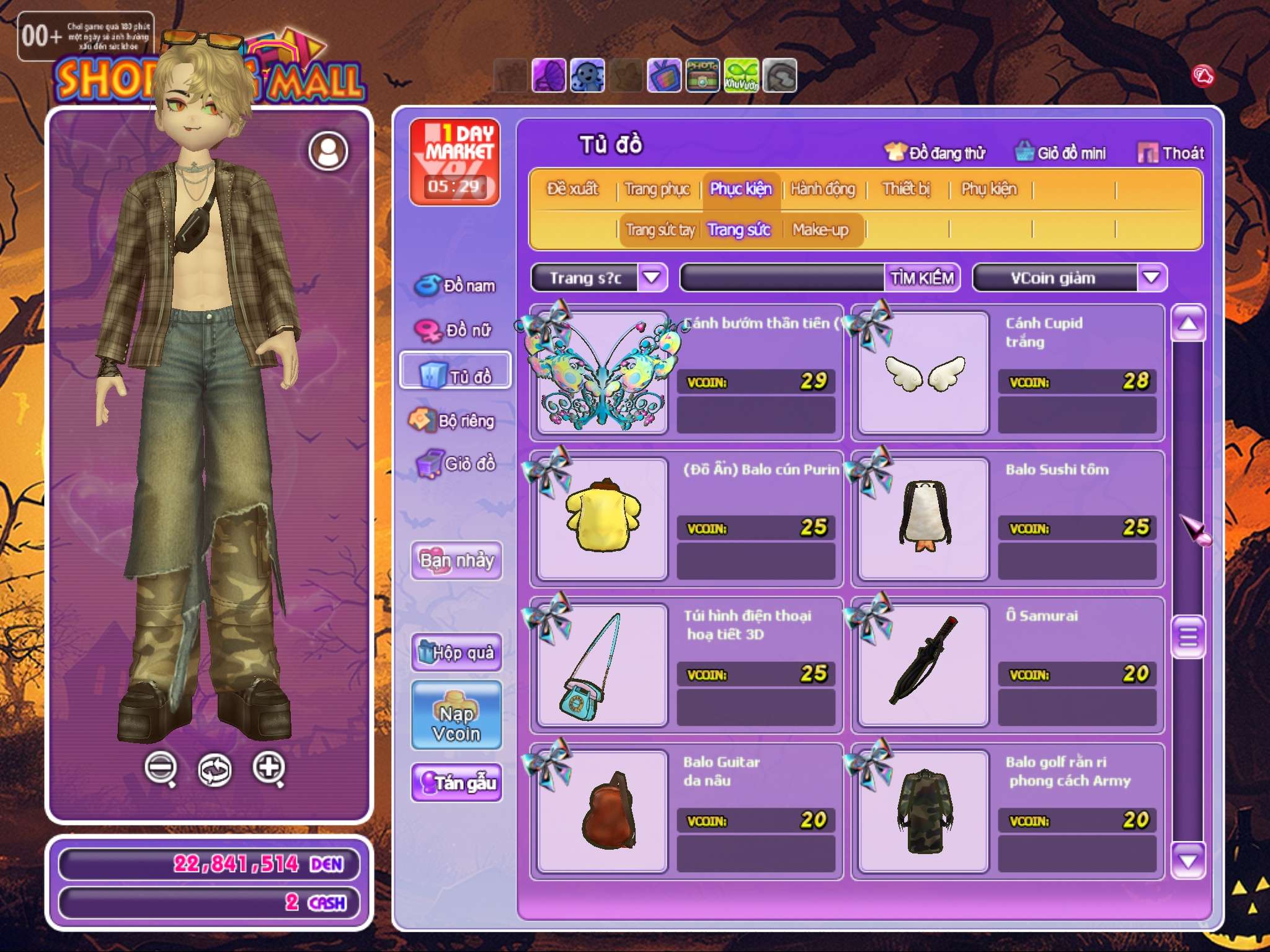Select the Cánh Cupid trắng item
Viewport: 1270px width, 952px height.
pyautogui.click(x=924, y=372)
